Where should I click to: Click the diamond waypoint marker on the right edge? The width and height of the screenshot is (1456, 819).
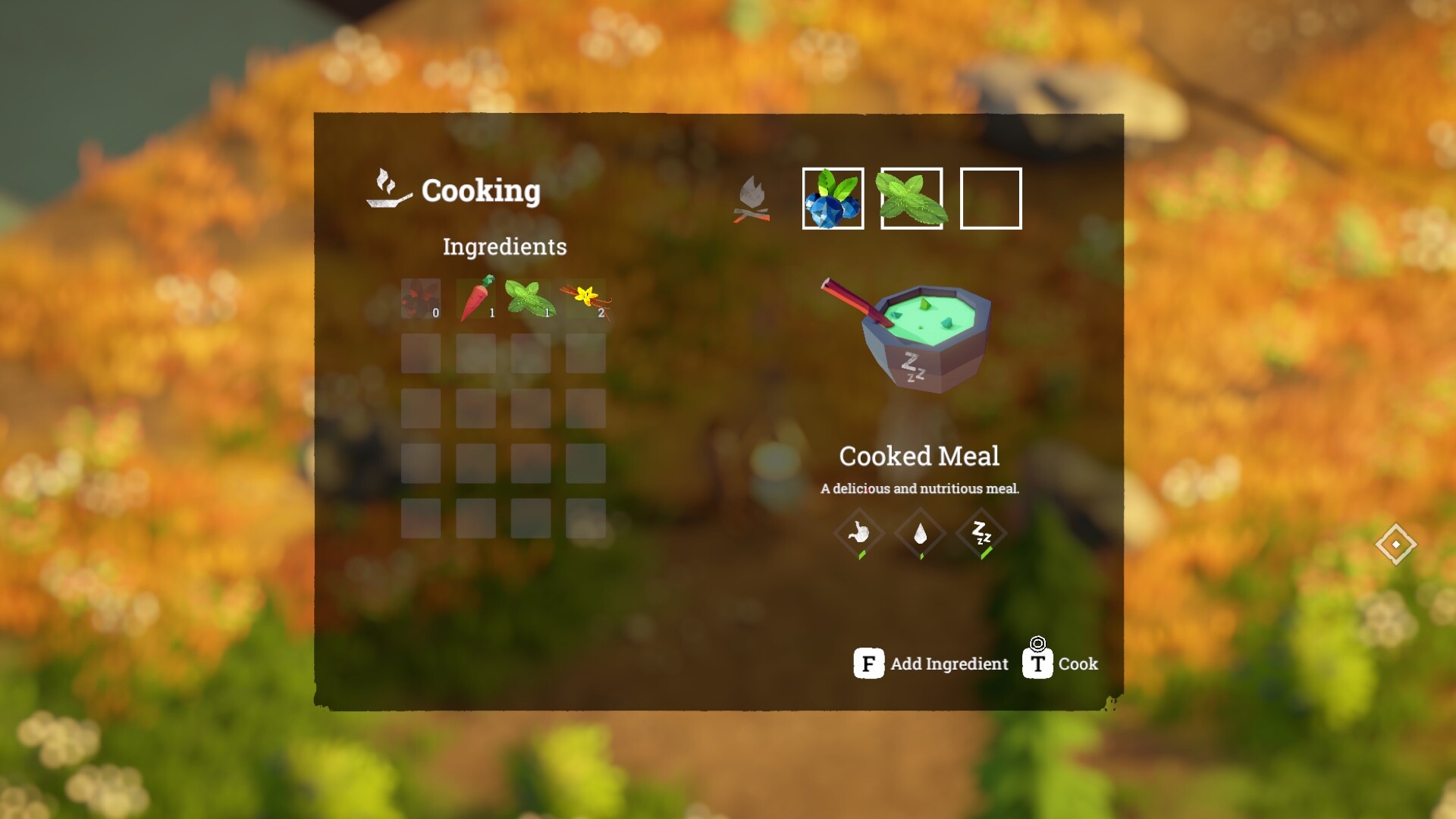[1395, 544]
